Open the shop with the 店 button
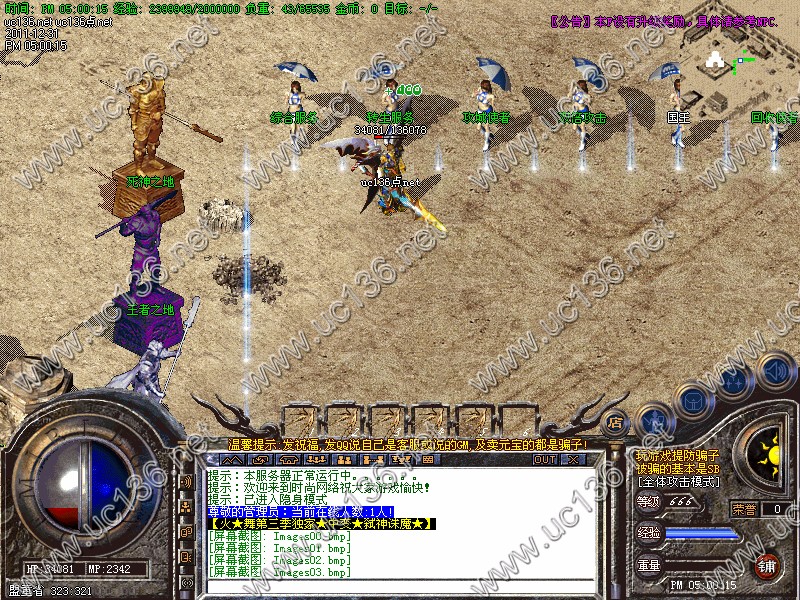This screenshot has width=800, height=600. [x=616, y=421]
